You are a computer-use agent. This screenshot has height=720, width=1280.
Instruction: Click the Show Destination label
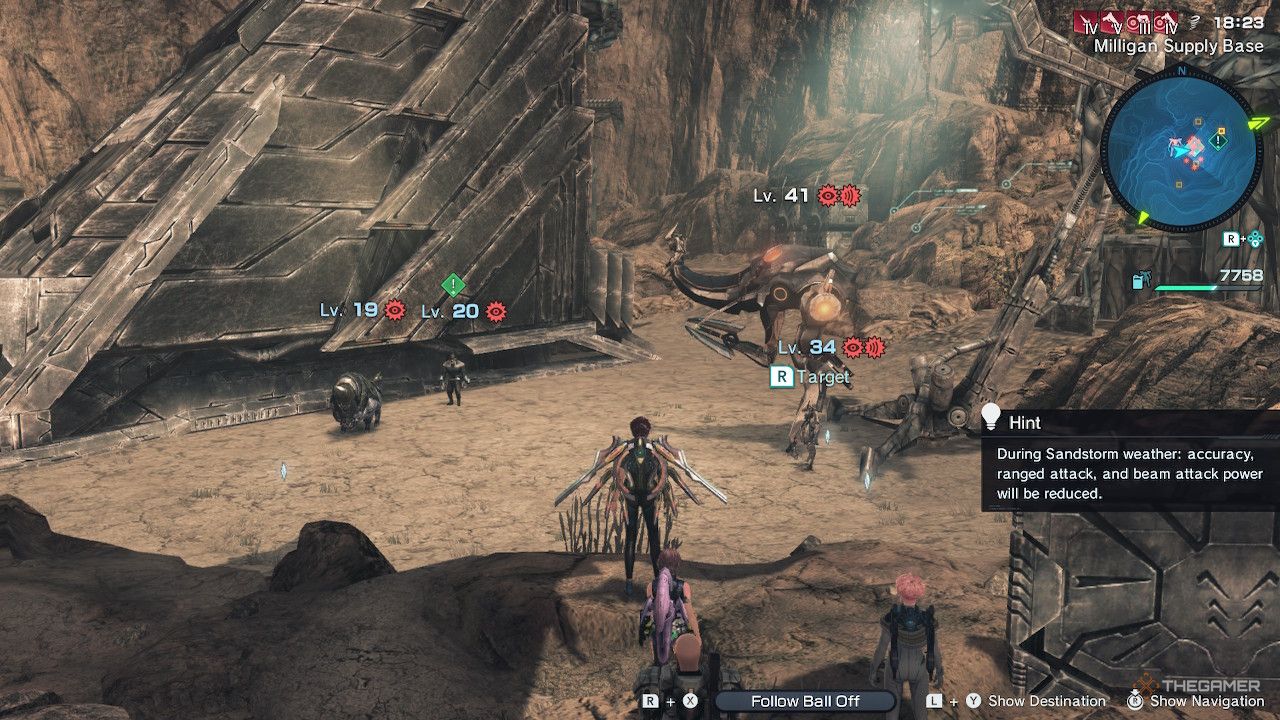click(1046, 701)
